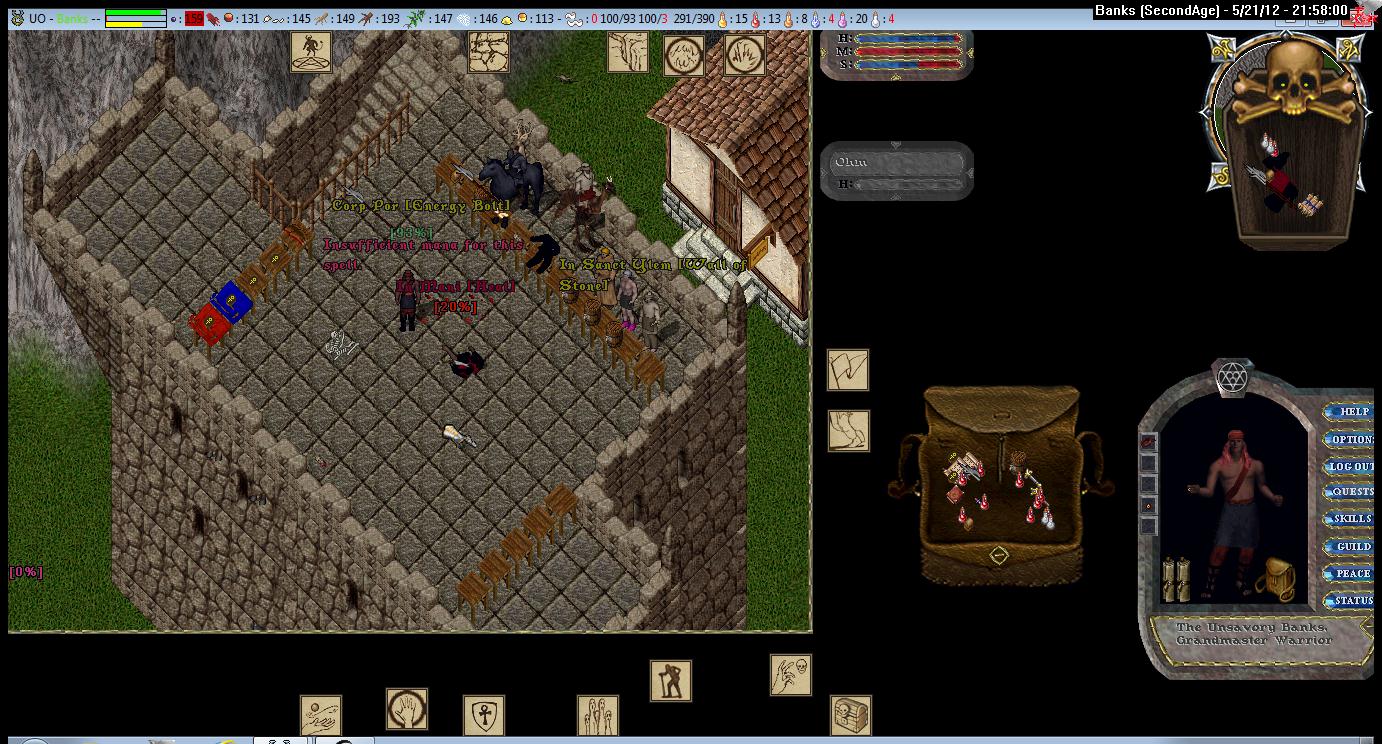Show the character Status window

point(1352,601)
